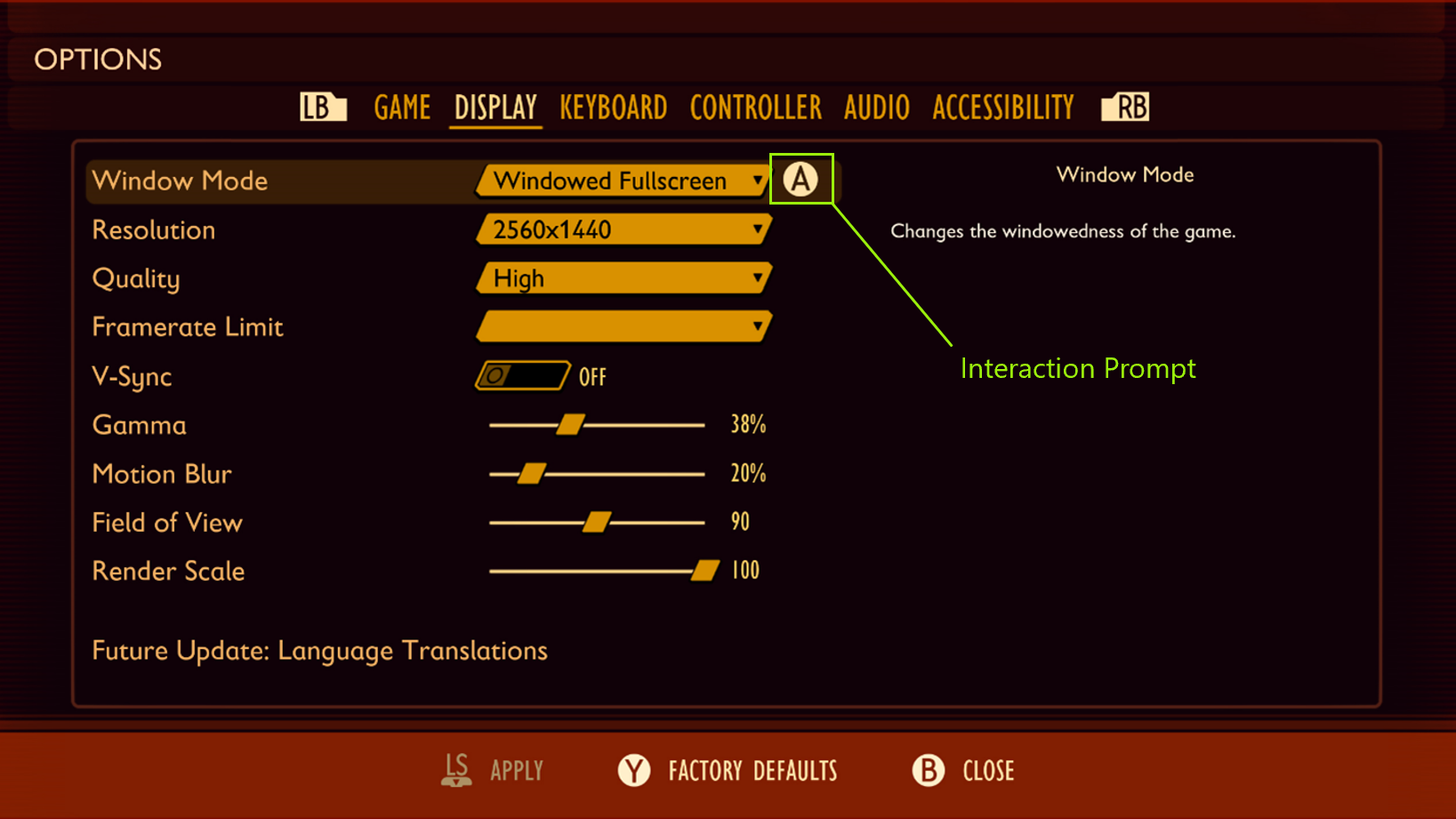Screen dimensions: 1456x819
Task: Click the V-Sync switch knob
Action: (x=495, y=375)
